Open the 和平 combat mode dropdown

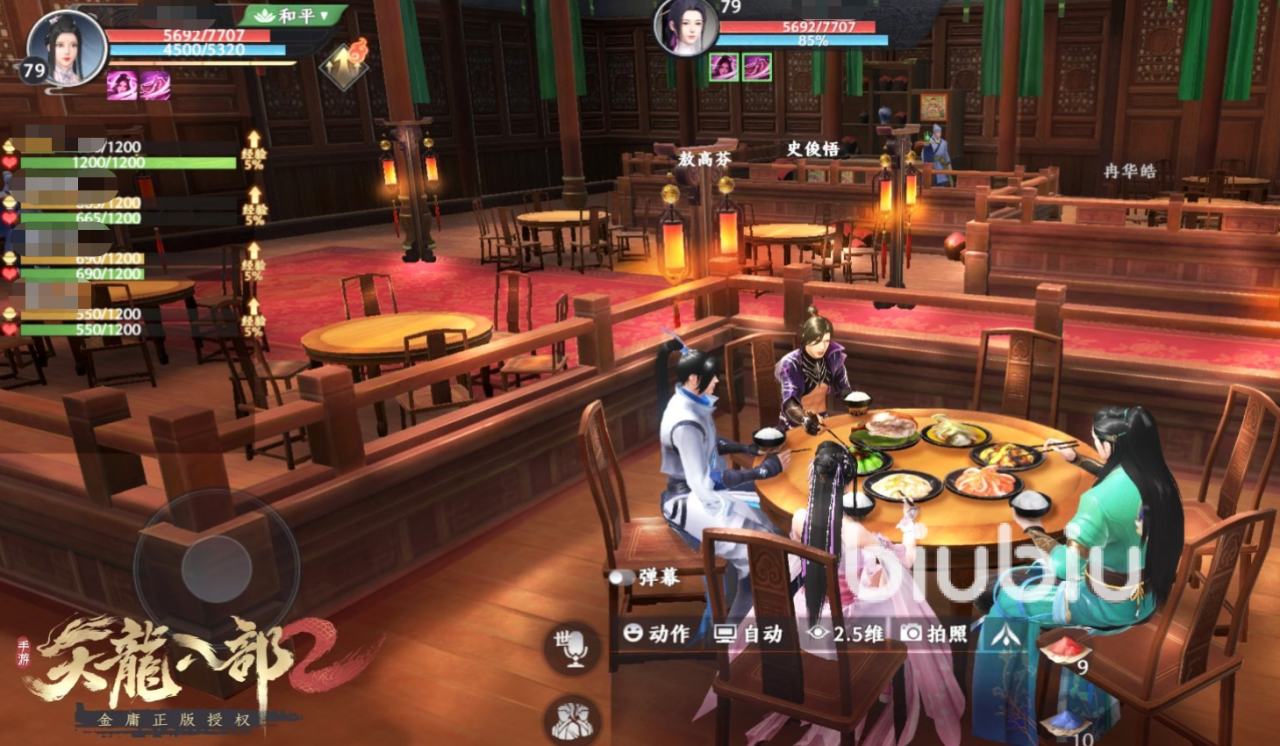(293, 15)
